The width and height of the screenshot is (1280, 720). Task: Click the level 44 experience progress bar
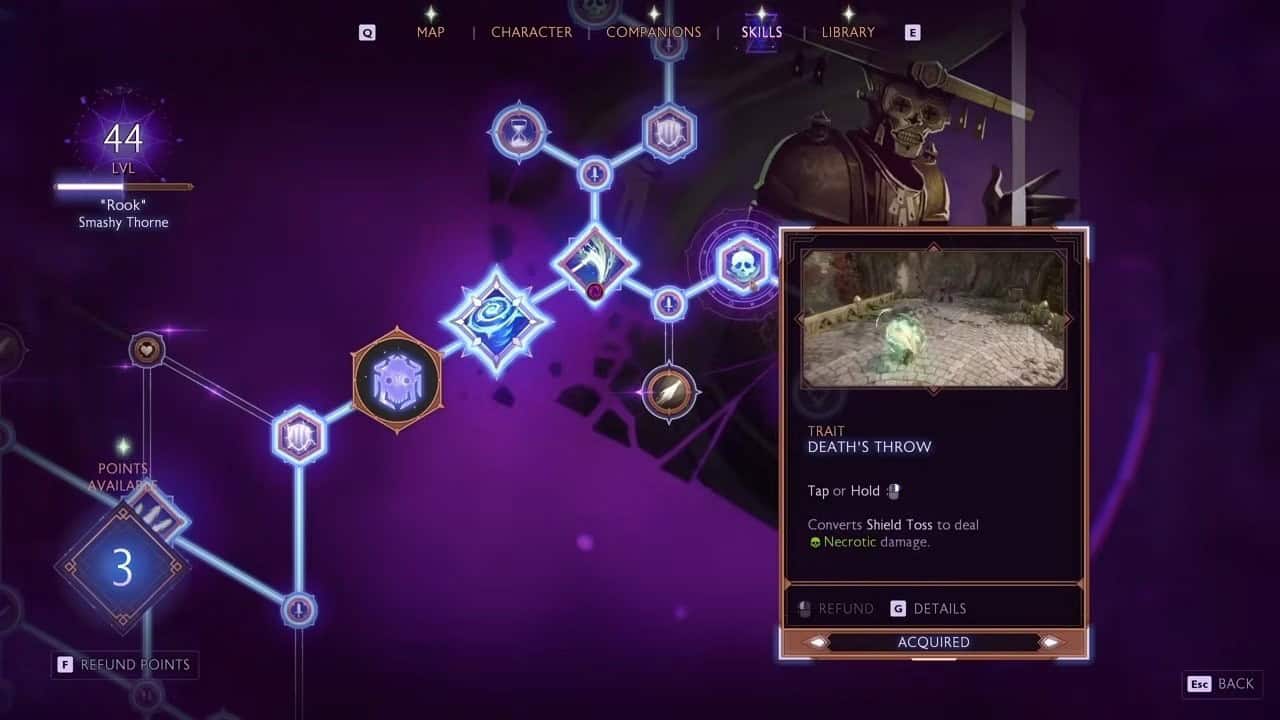coord(122,186)
